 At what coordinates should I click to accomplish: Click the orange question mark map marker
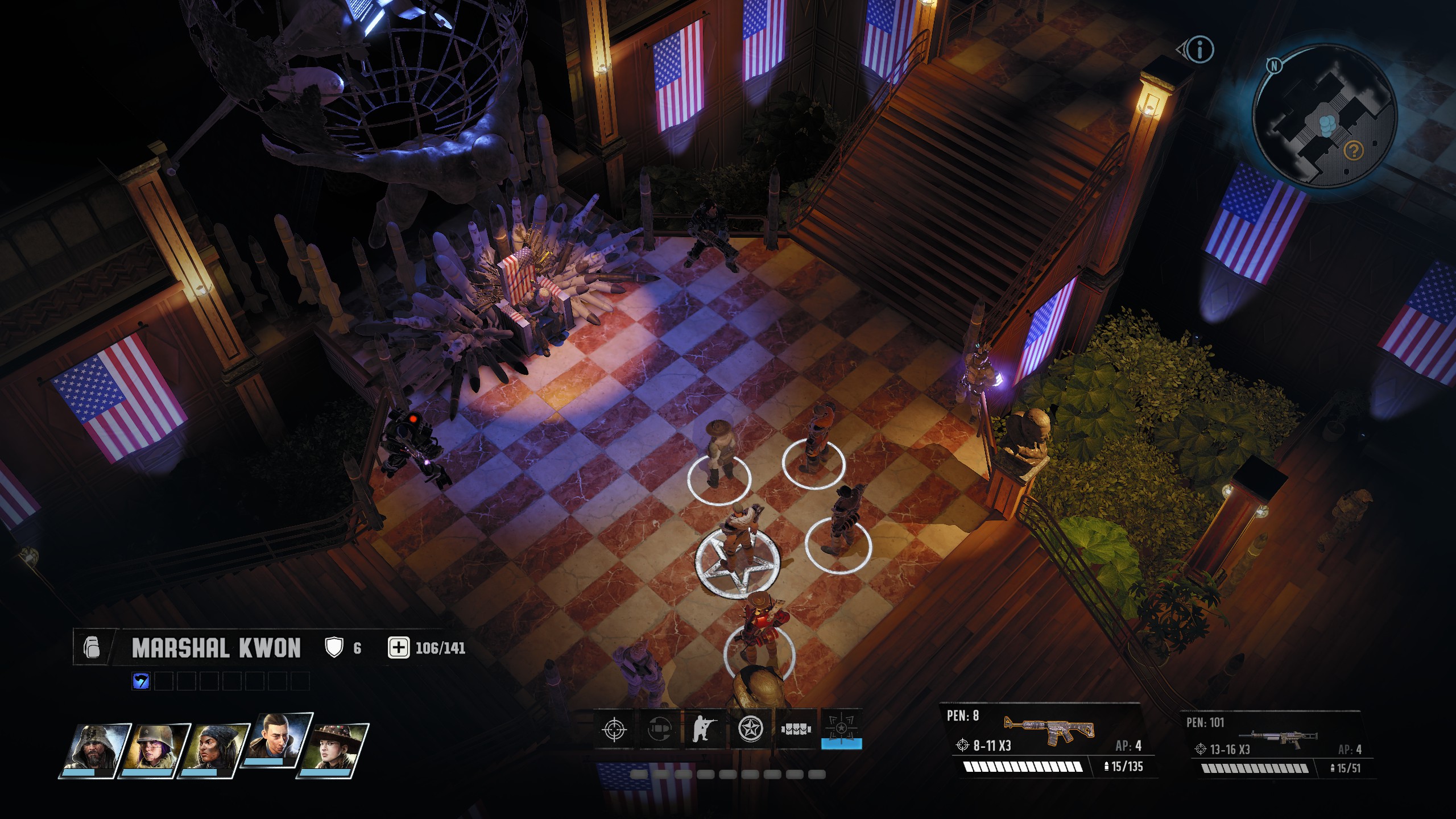[x=1354, y=151]
